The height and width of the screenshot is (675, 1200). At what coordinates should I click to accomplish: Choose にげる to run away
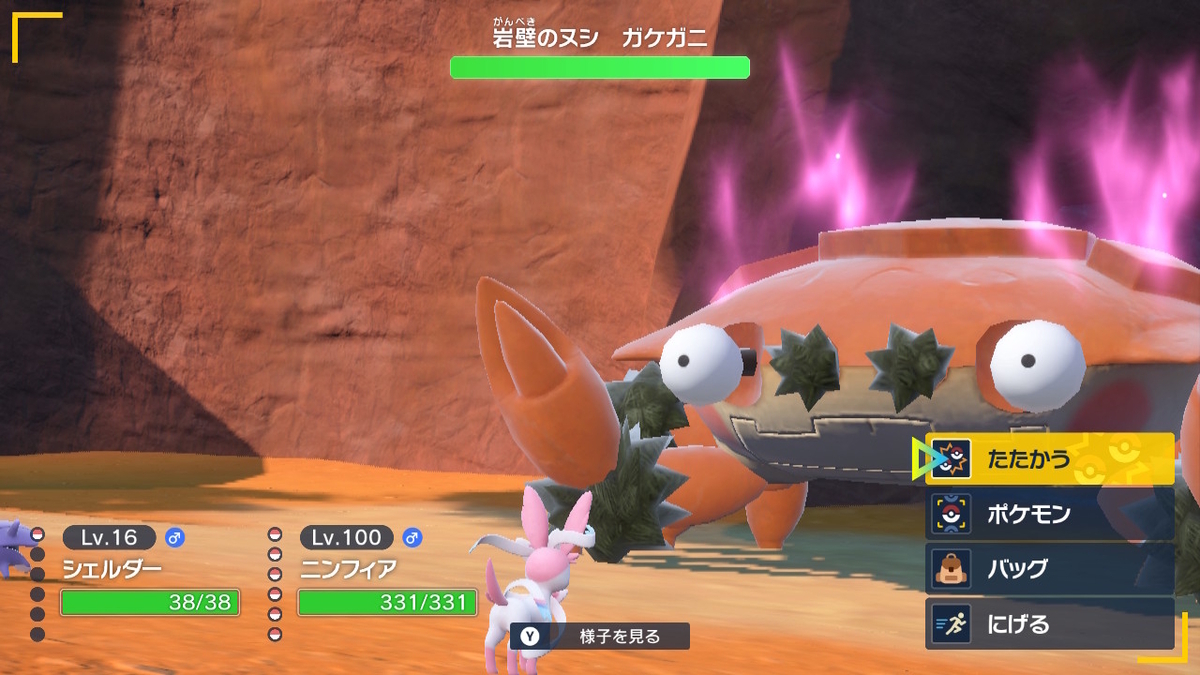pos(1049,624)
